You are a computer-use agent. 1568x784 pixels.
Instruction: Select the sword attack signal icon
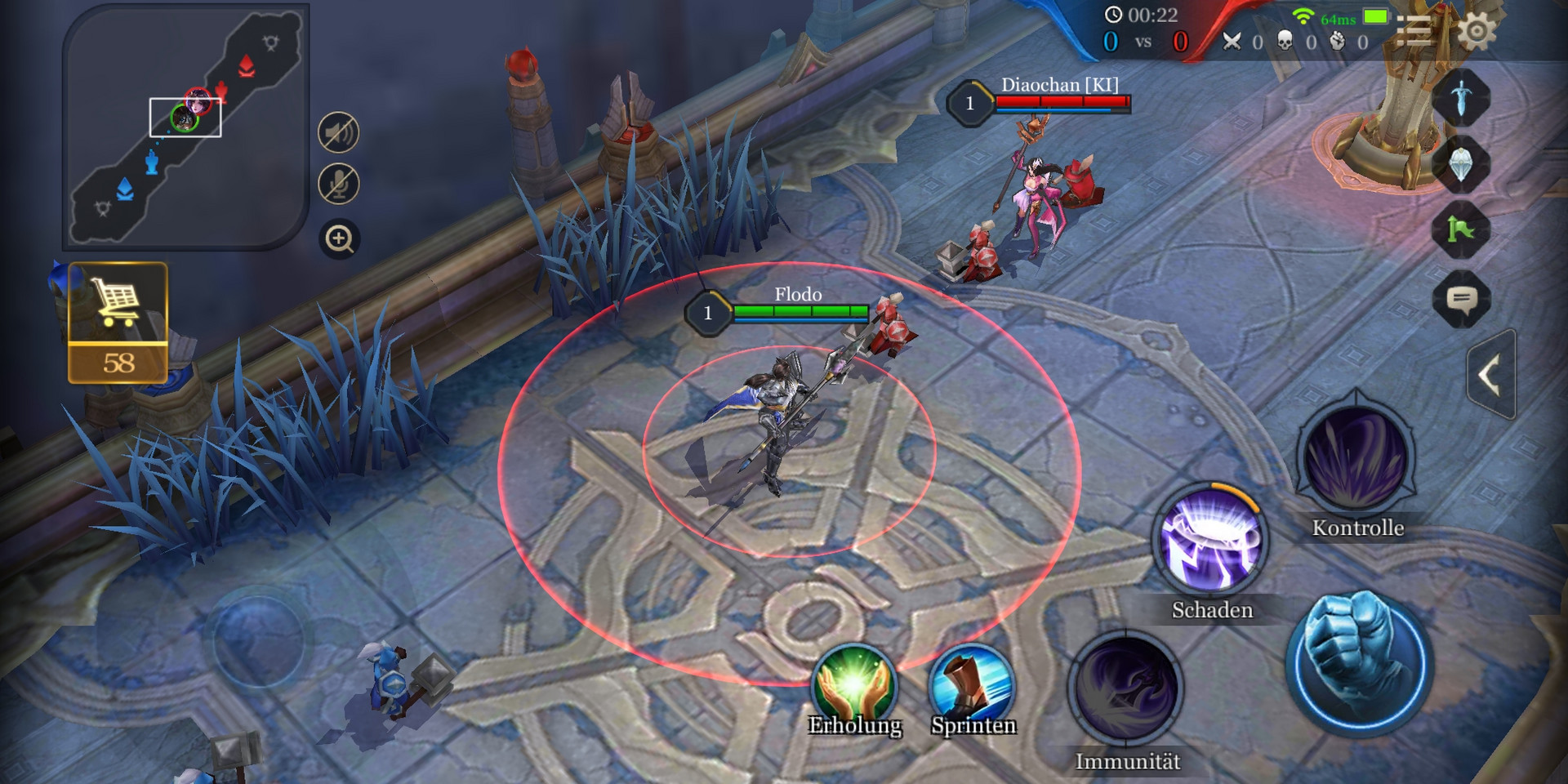pyautogui.click(x=1461, y=98)
